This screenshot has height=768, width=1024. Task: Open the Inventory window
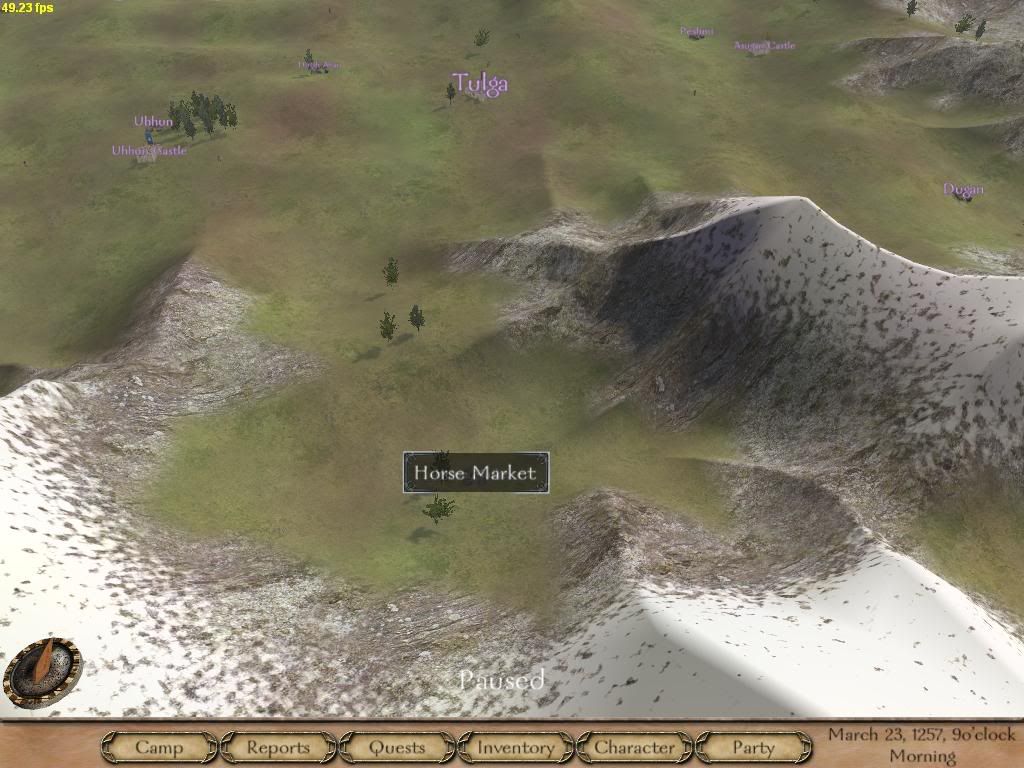(x=515, y=747)
